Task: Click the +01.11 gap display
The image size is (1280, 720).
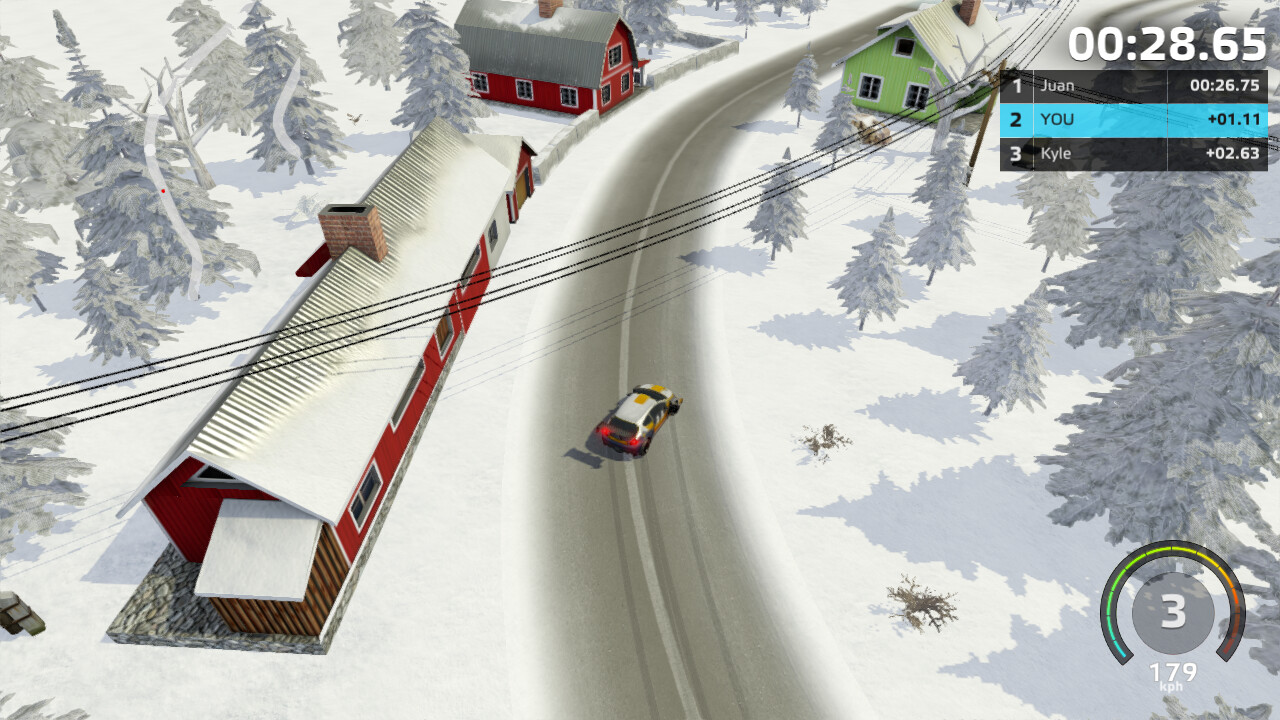Action: coord(1235,120)
